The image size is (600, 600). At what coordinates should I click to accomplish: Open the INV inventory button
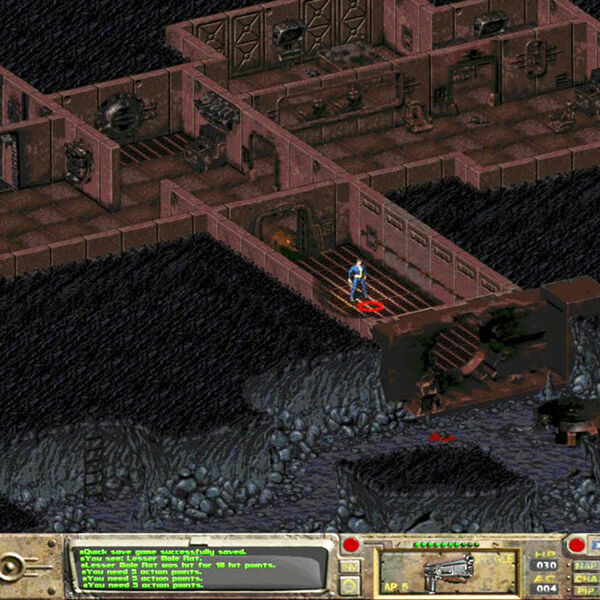click(x=350, y=566)
